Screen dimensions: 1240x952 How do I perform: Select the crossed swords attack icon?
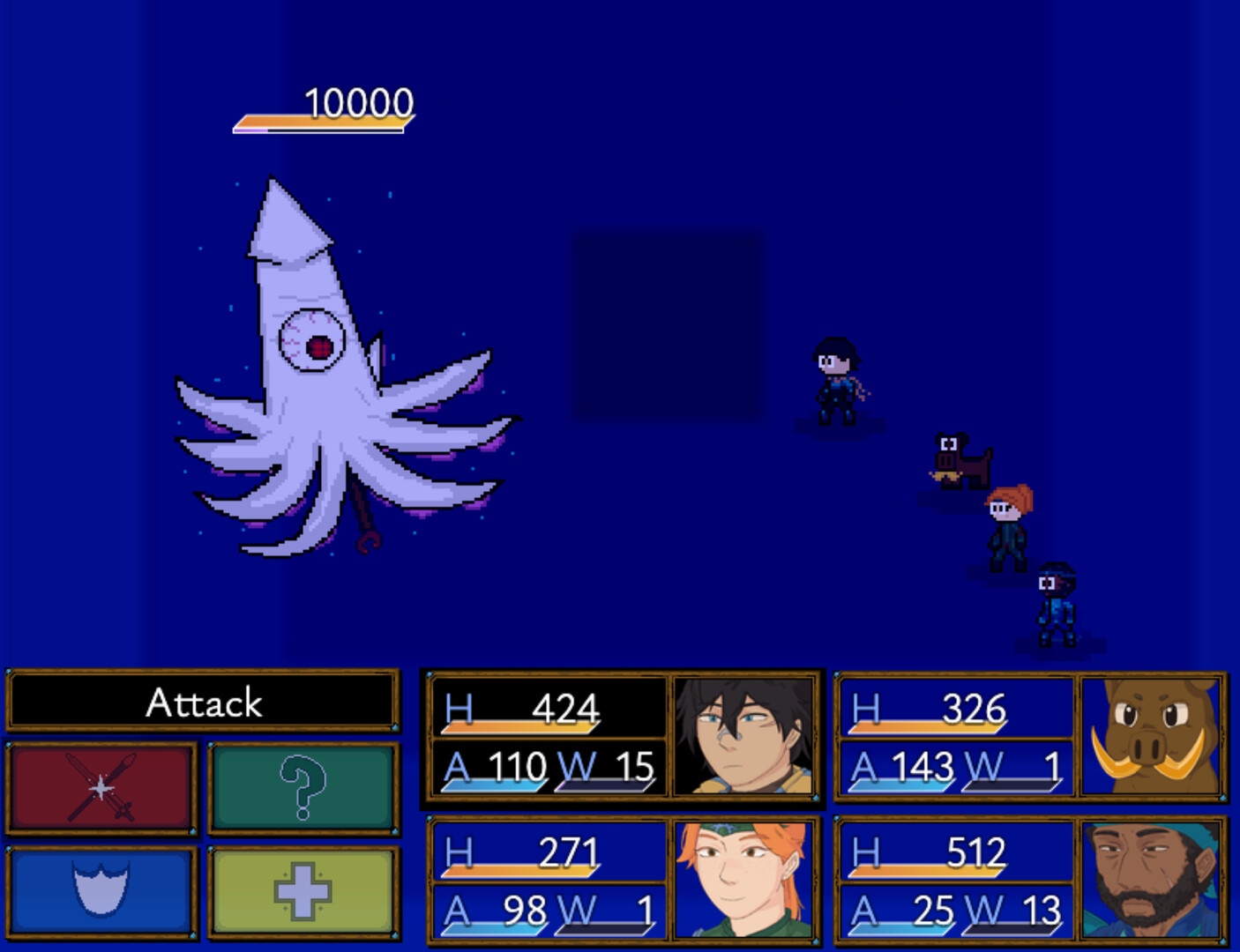100,785
